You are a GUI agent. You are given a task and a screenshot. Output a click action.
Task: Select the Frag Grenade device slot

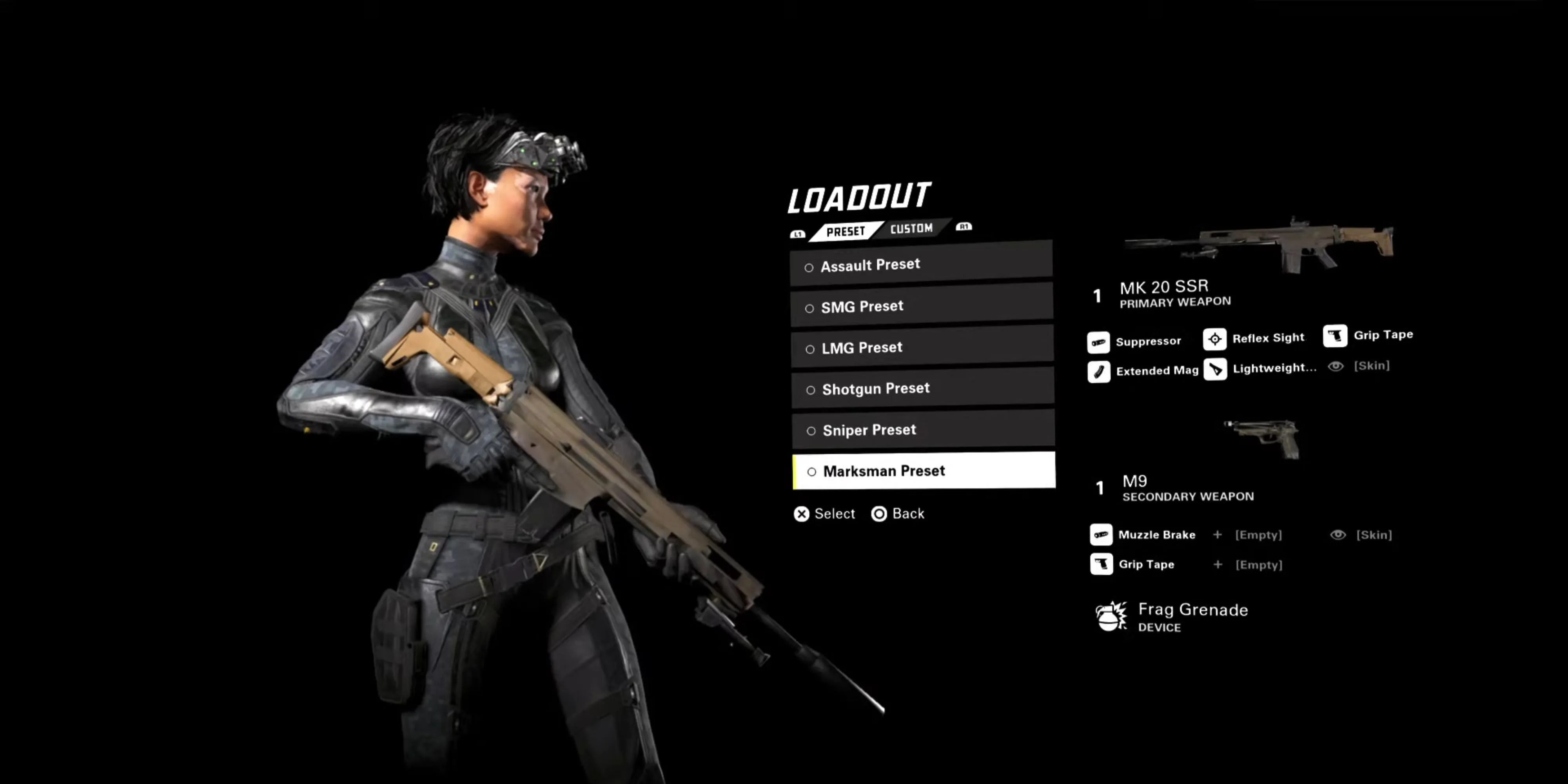[x=1172, y=617]
